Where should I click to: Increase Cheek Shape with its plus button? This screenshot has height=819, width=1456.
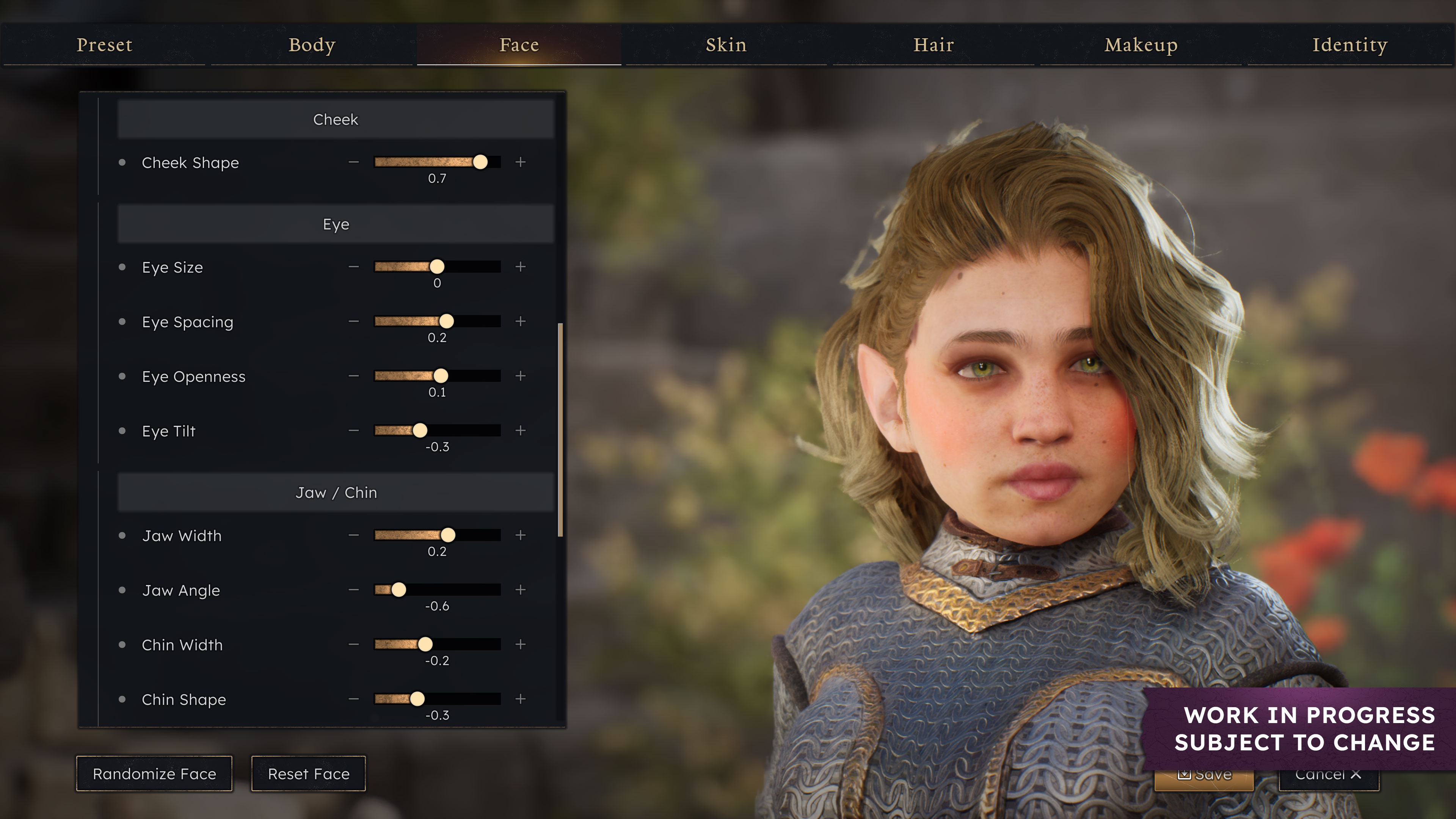pyautogui.click(x=521, y=162)
